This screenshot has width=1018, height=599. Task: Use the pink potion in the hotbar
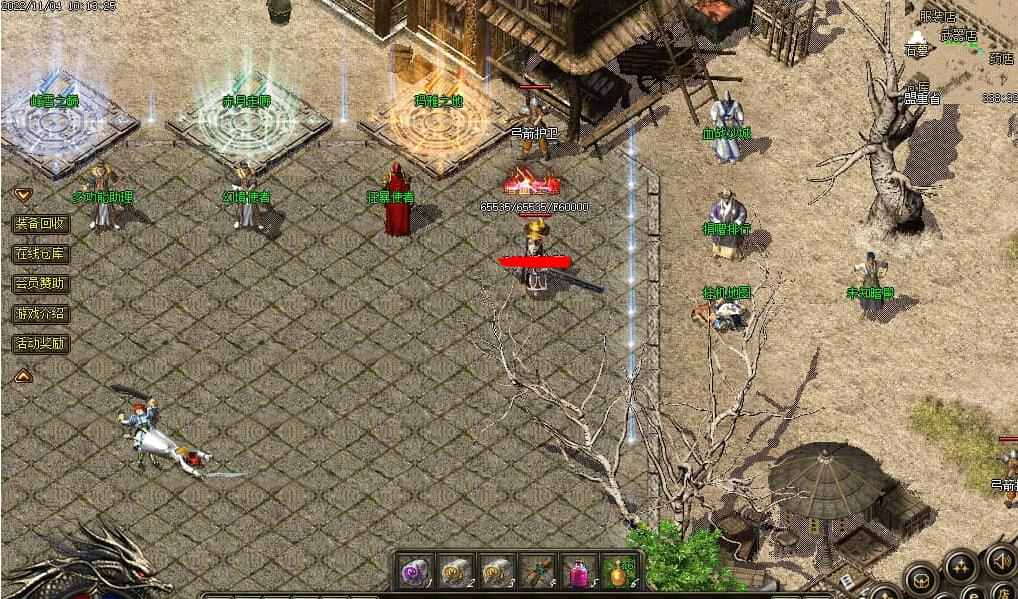point(578,571)
